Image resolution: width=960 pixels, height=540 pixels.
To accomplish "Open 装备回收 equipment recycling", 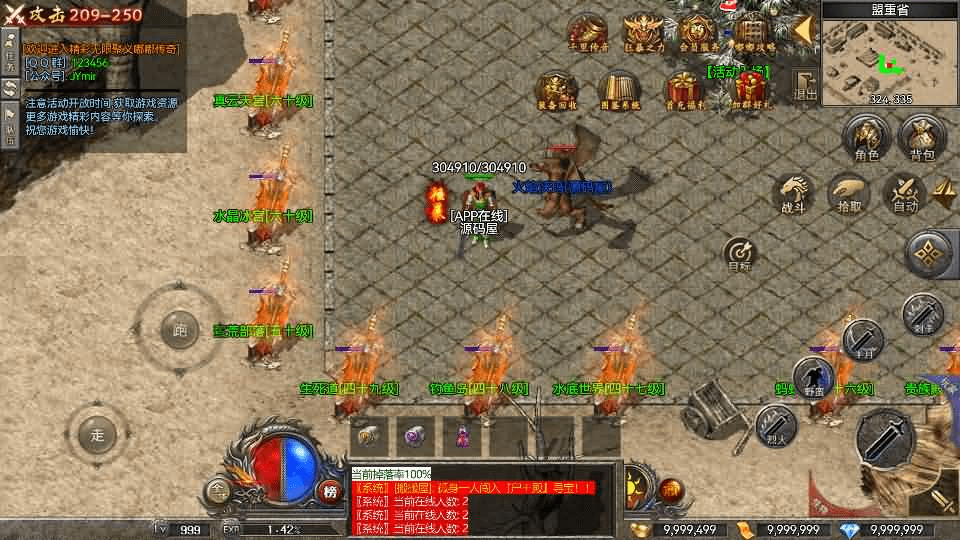I will [x=553, y=89].
